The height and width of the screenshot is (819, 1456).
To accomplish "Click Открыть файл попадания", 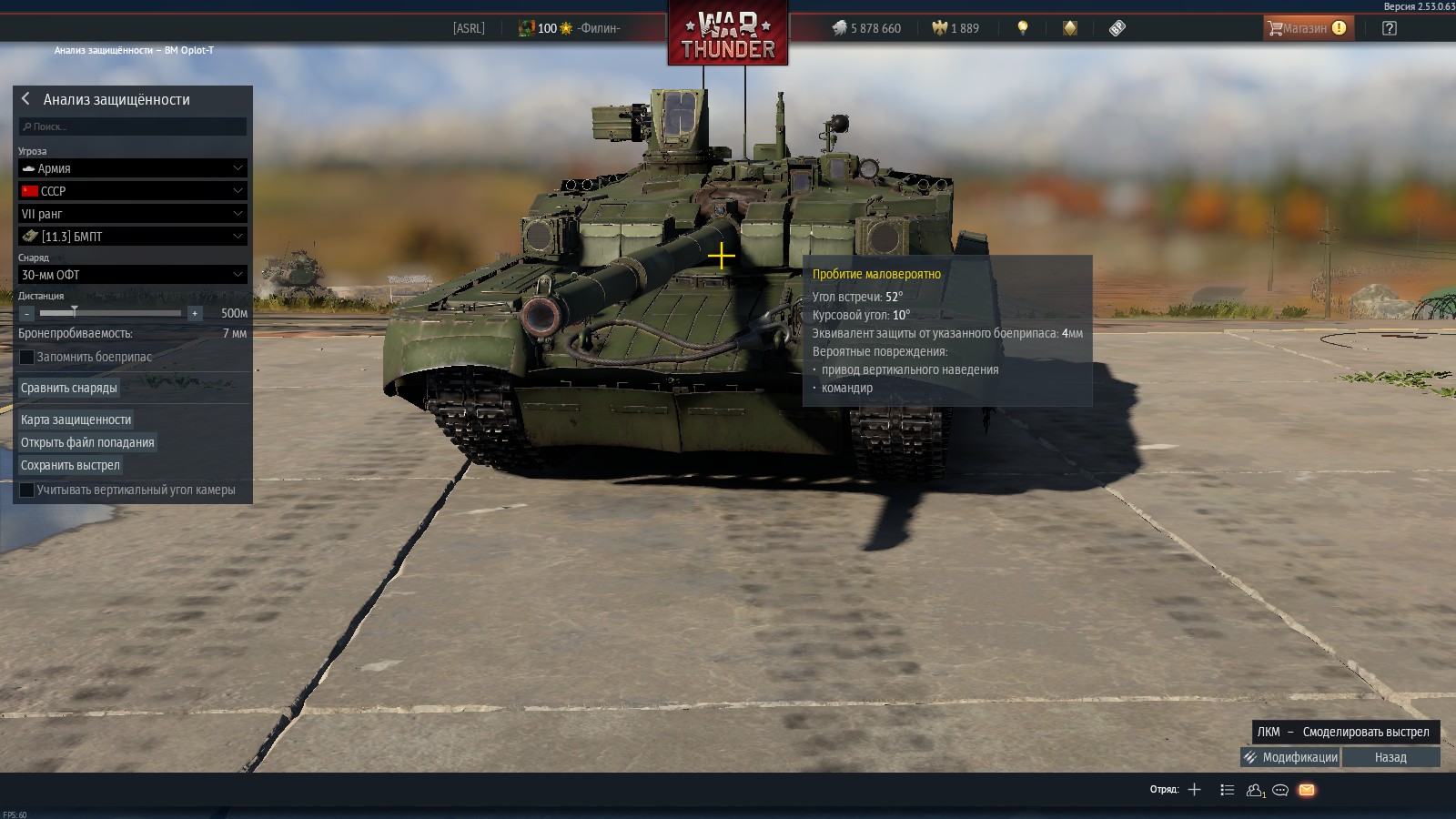I will 87,442.
